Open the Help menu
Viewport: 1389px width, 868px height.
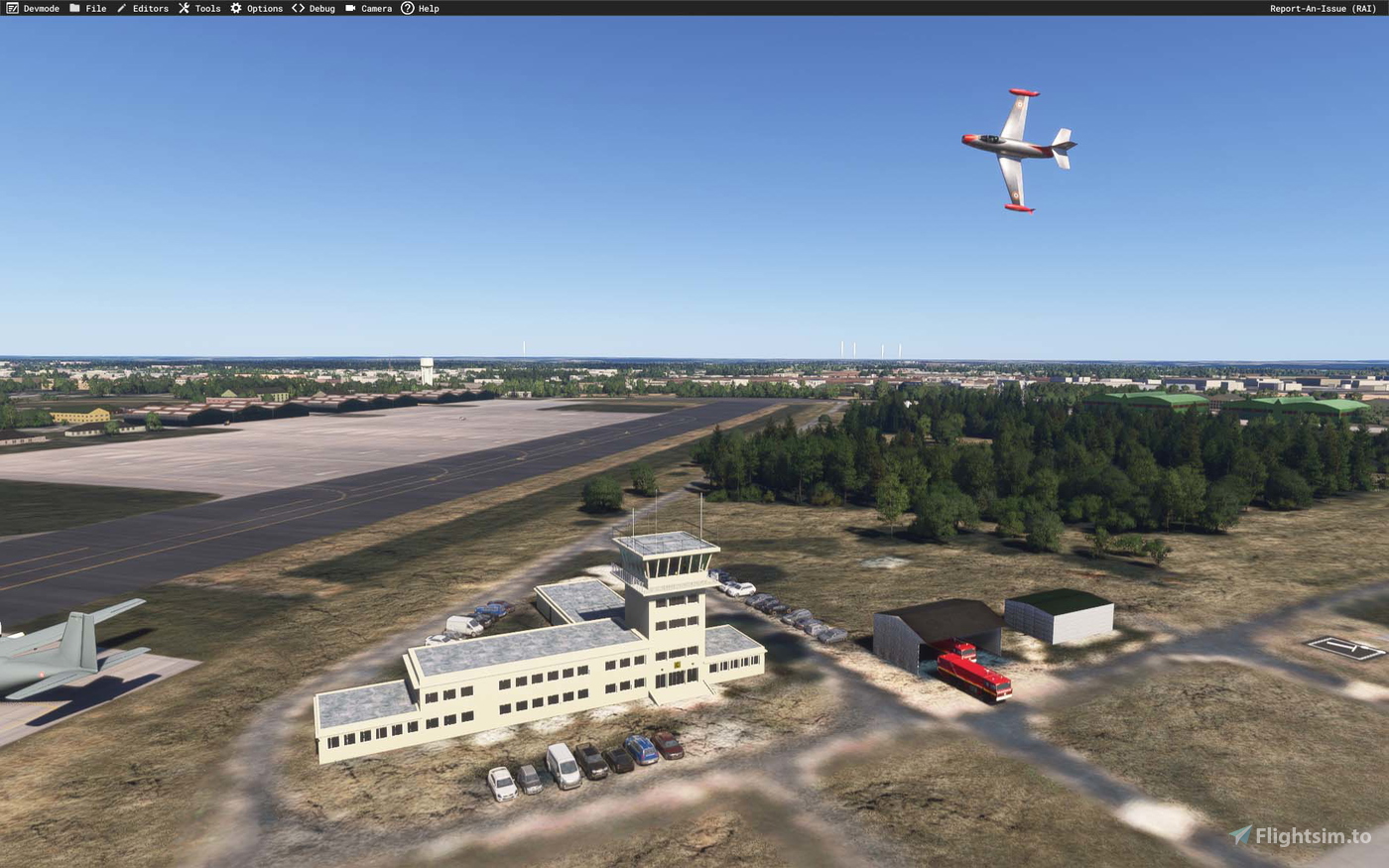(428, 8)
